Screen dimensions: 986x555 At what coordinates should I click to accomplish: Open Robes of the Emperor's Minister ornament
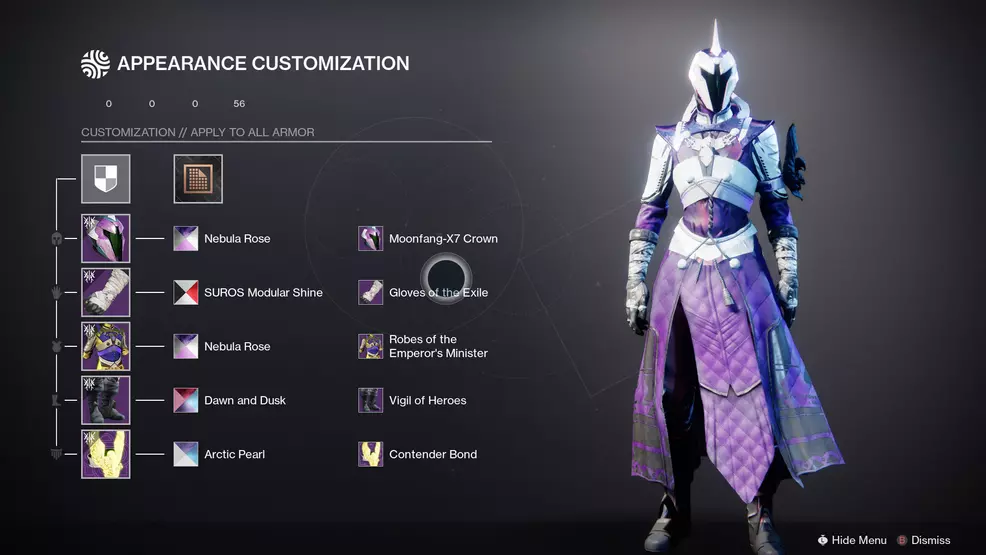(x=371, y=347)
